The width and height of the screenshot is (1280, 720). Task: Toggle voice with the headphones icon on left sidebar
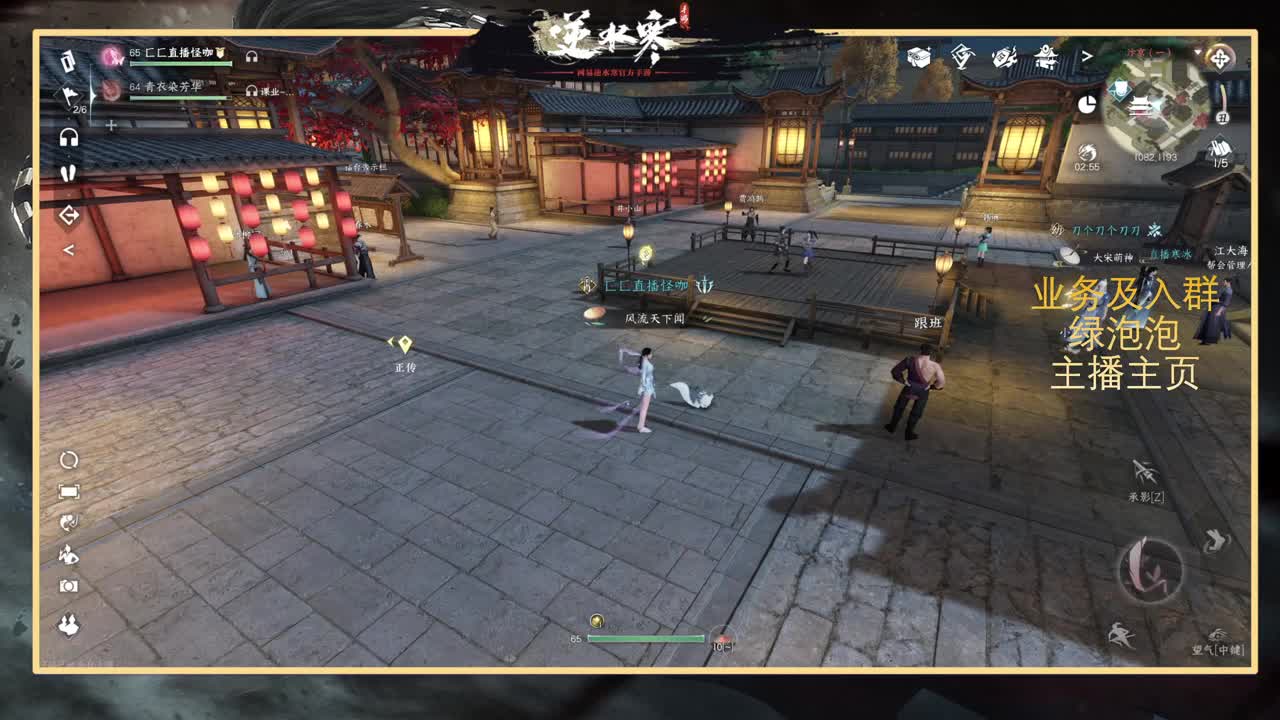coord(69,138)
